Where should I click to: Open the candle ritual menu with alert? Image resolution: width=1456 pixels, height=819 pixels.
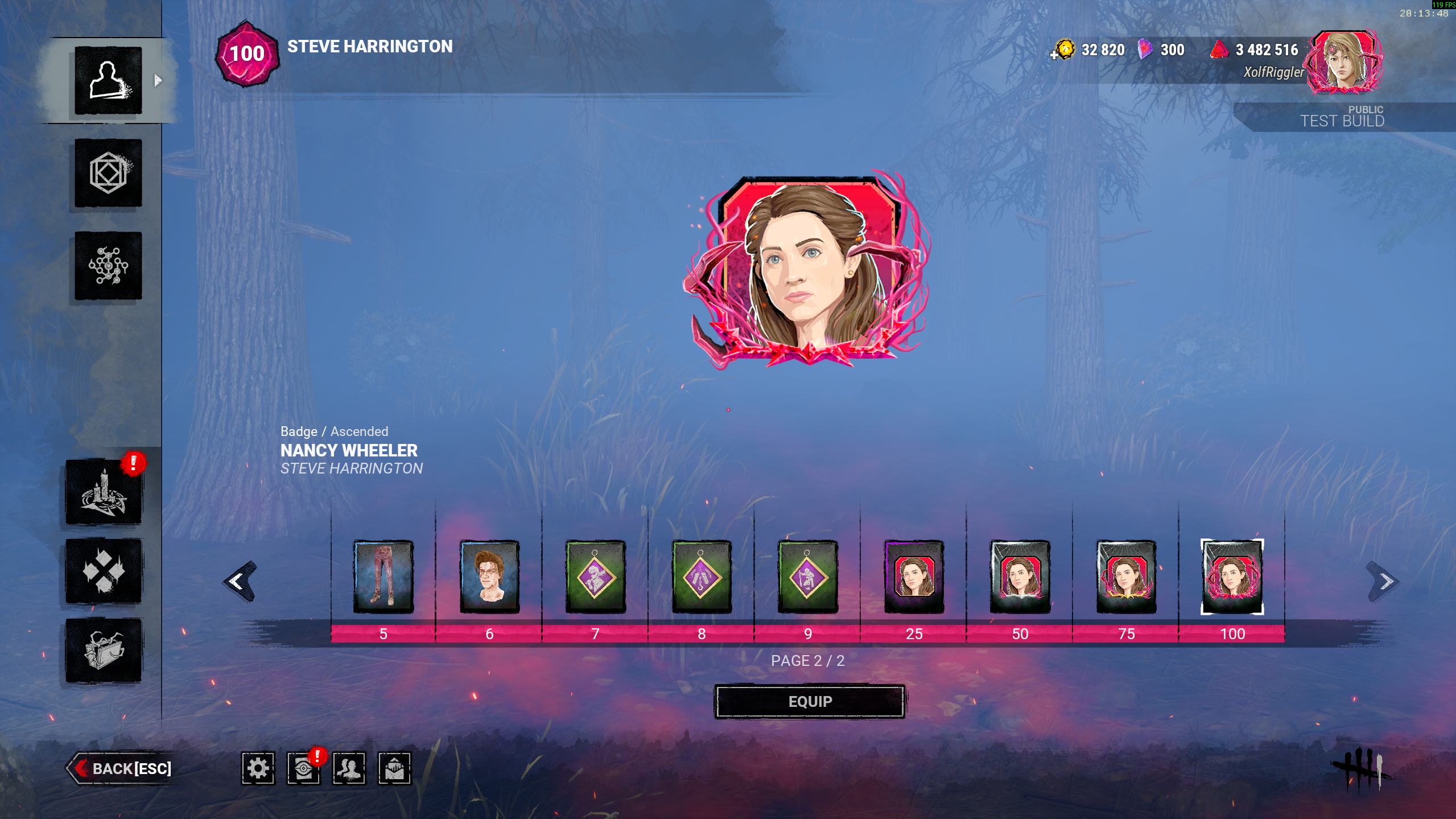click(x=104, y=492)
